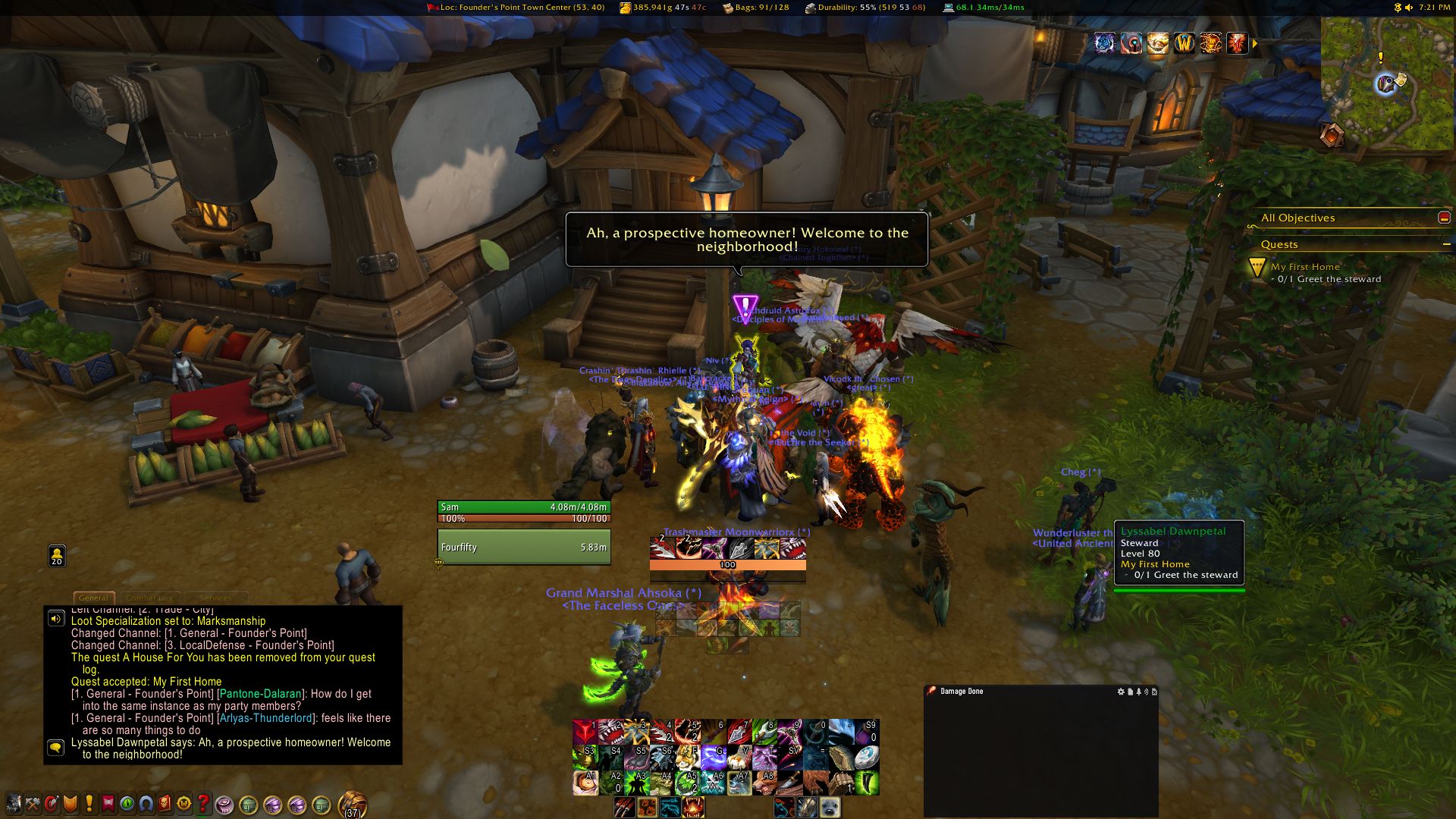Minimize the Quests section header
Screen dimensions: 1456x819
(1446, 244)
